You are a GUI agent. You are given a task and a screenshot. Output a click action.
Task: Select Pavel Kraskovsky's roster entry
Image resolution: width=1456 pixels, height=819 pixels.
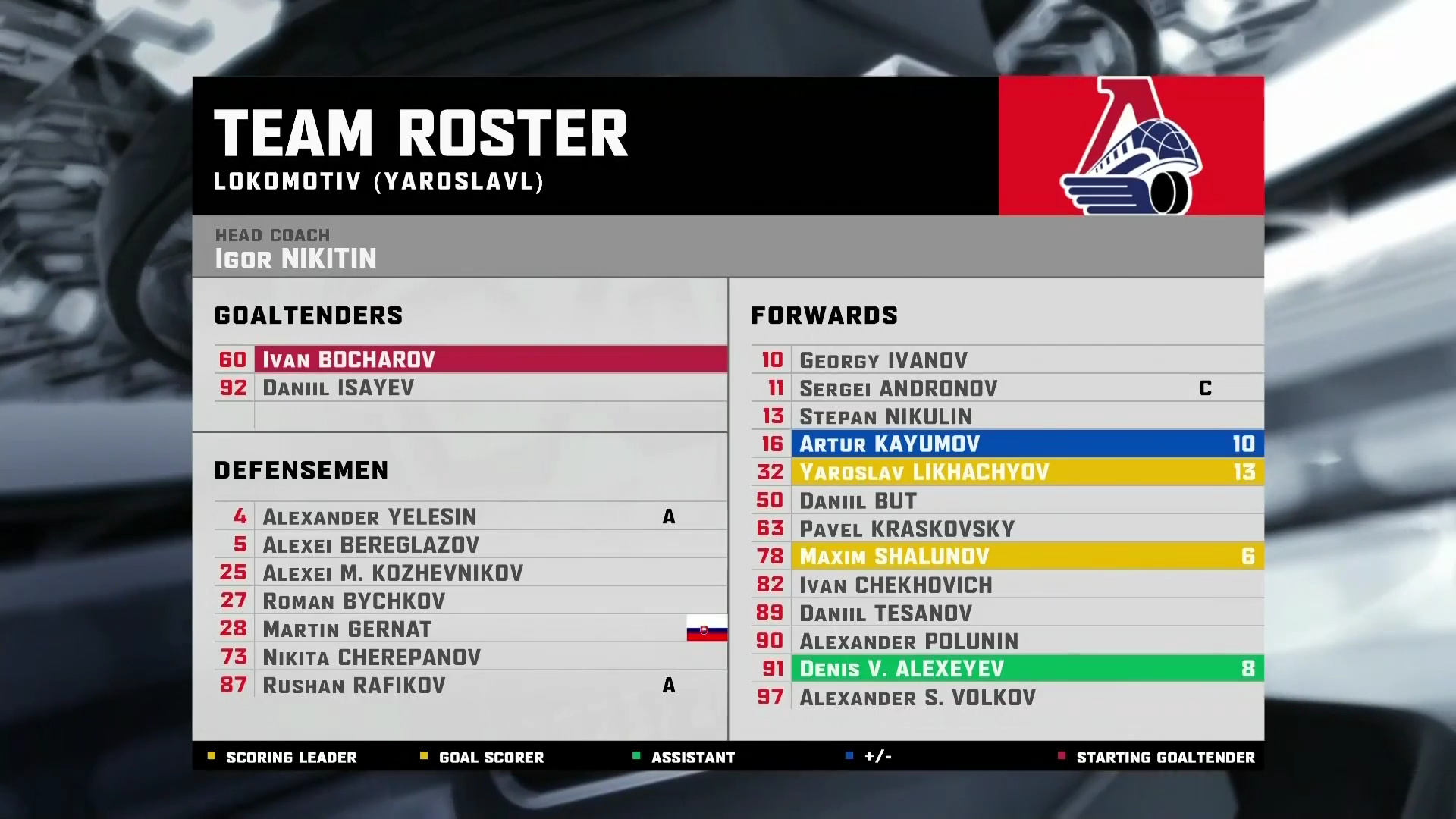point(907,529)
